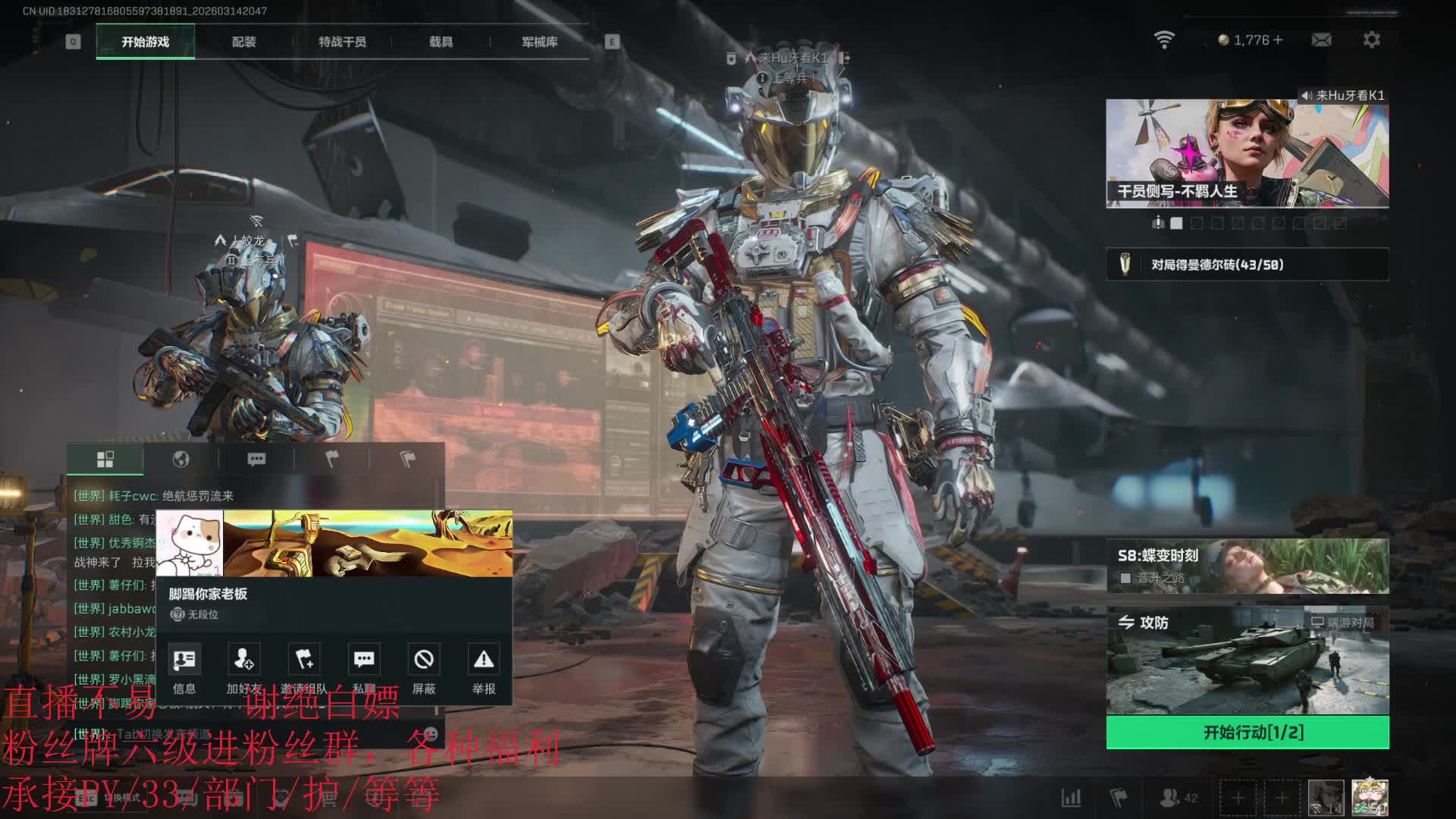1456x819 pixels.
Task: Open the 配装 loadout tab
Action: [x=243, y=42]
